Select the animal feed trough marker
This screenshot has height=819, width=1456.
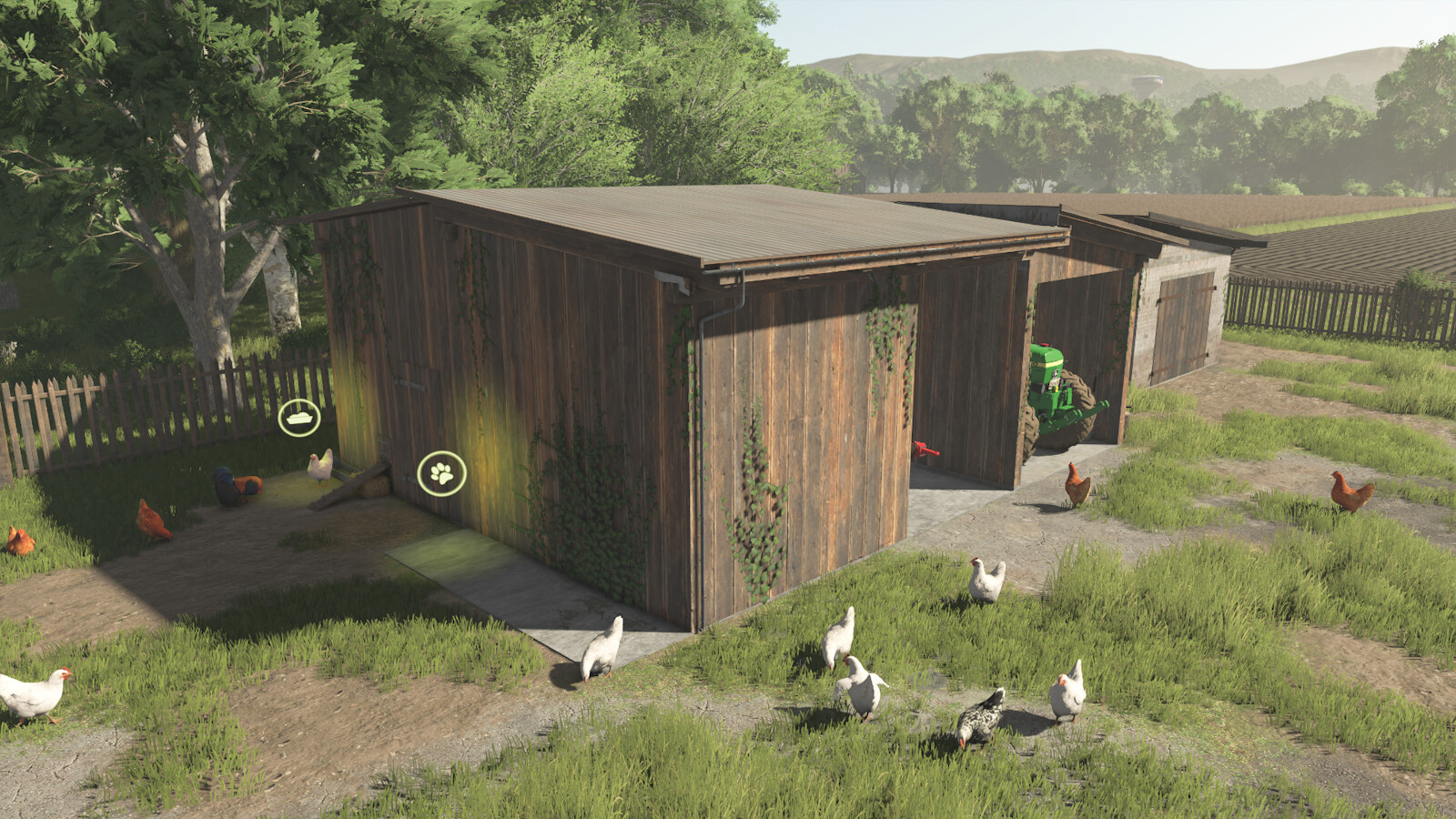(299, 418)
